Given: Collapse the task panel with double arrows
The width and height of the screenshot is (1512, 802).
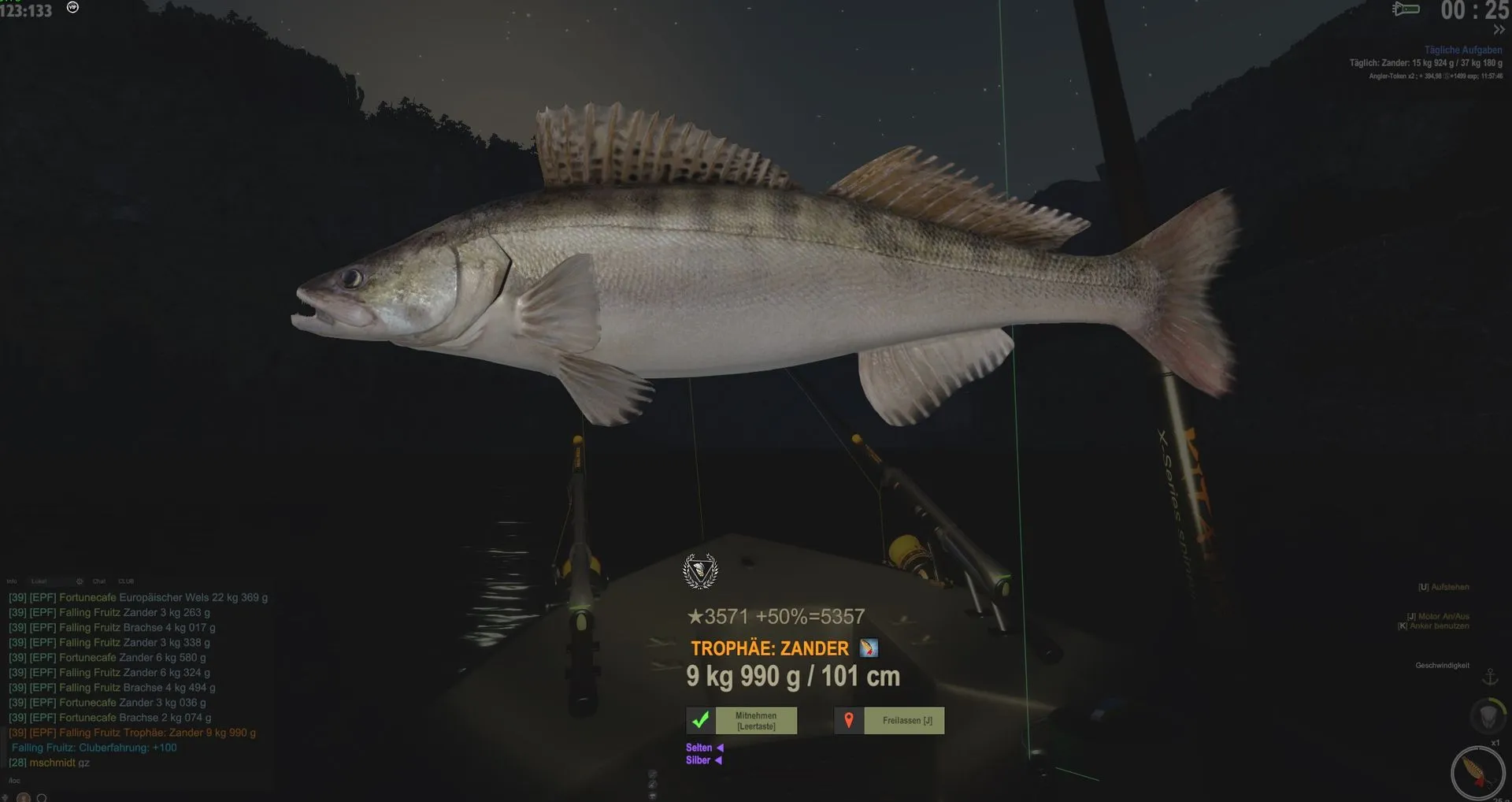Looking at the screenshot, I should pos(1499,30).
